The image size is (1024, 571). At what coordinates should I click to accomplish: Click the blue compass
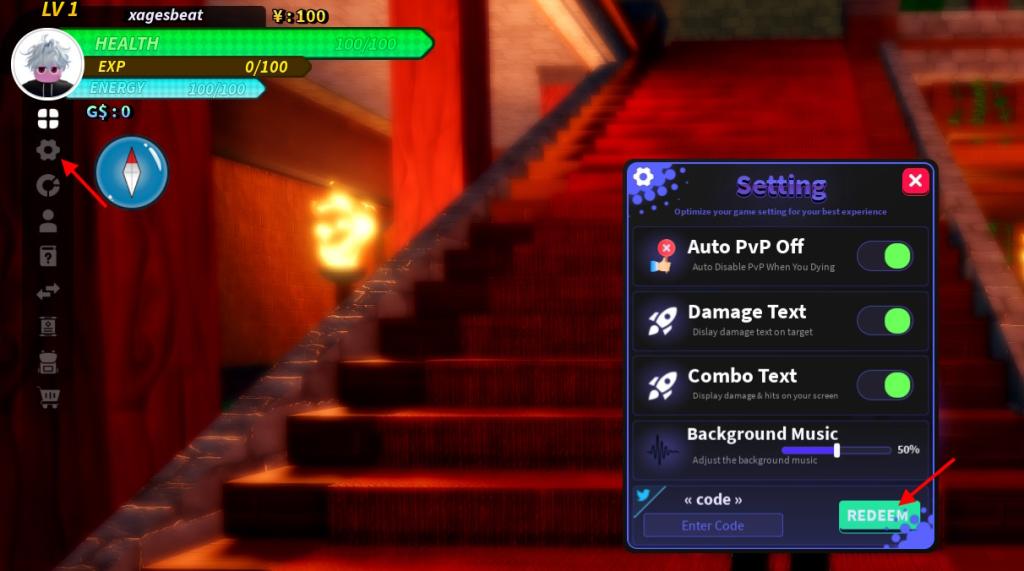tap(132, 172)
